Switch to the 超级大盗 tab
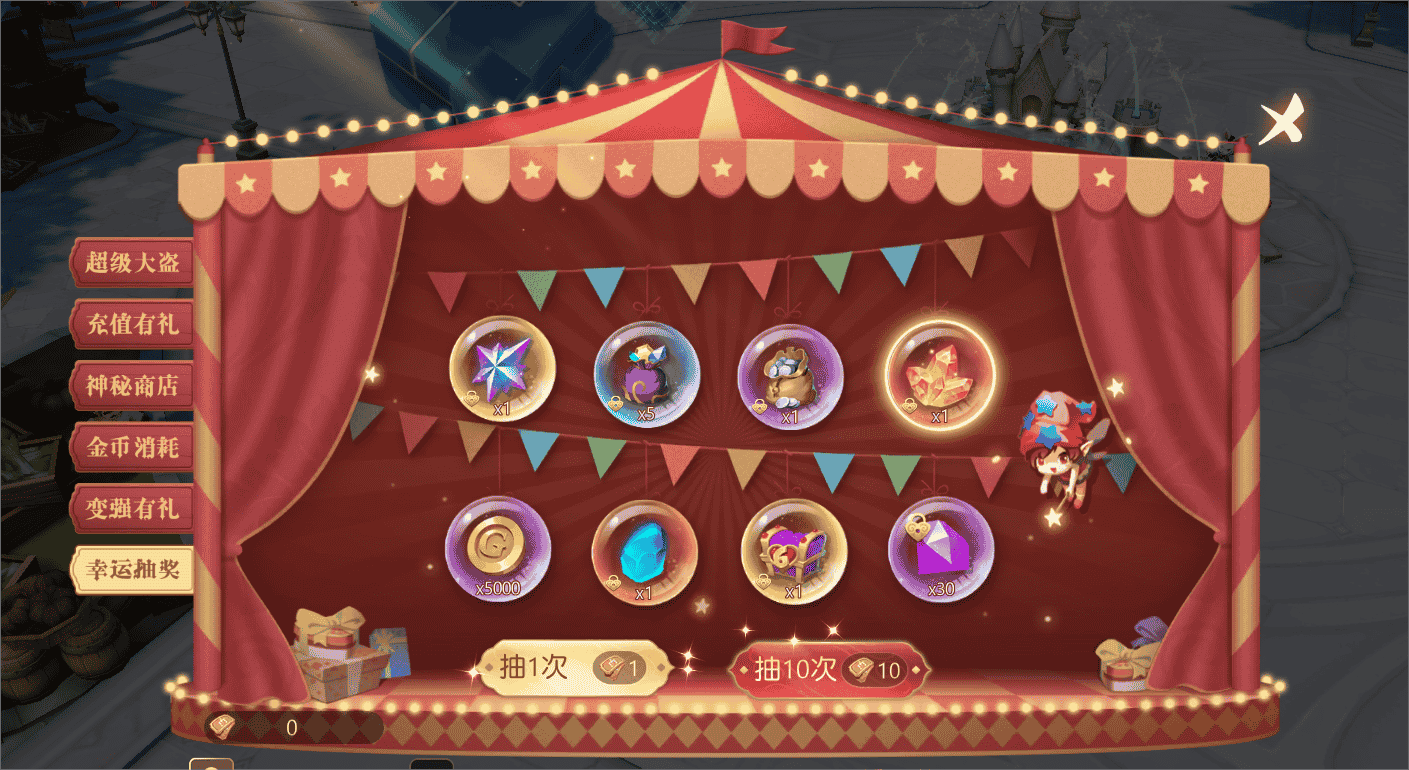 132,263
